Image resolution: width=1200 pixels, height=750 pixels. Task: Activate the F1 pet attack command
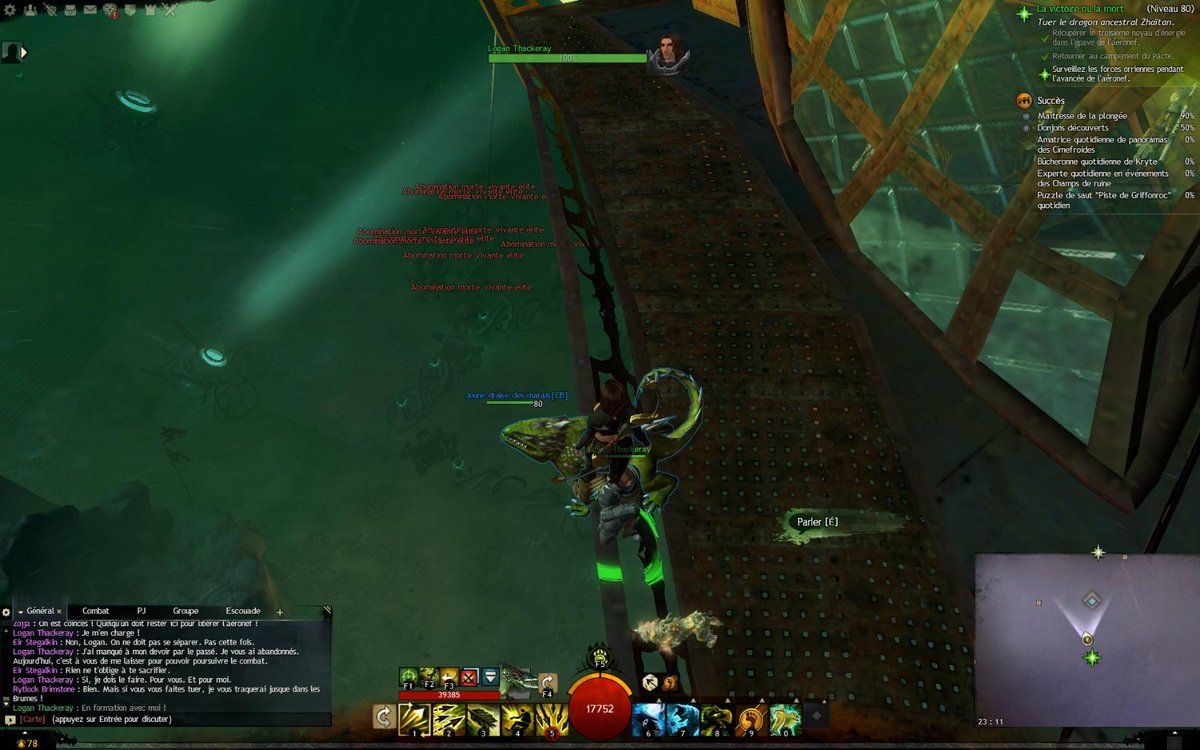click(x=409, y=676)
